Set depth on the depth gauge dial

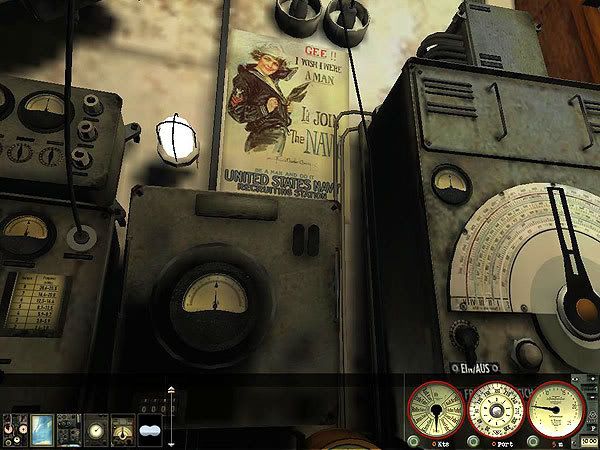click(x=557, y=410)
